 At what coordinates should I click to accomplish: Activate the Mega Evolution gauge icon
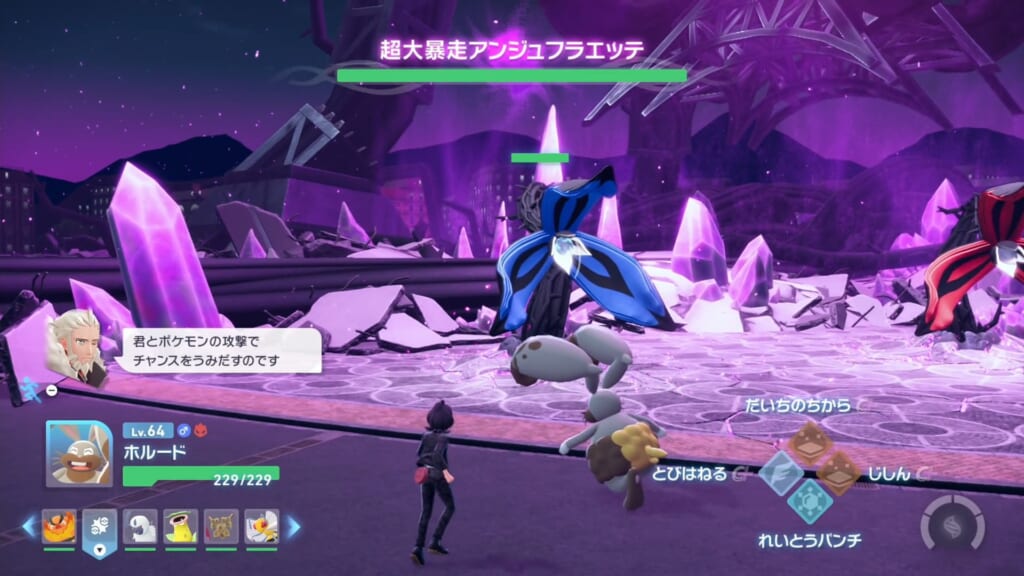(x=951, y=524)
